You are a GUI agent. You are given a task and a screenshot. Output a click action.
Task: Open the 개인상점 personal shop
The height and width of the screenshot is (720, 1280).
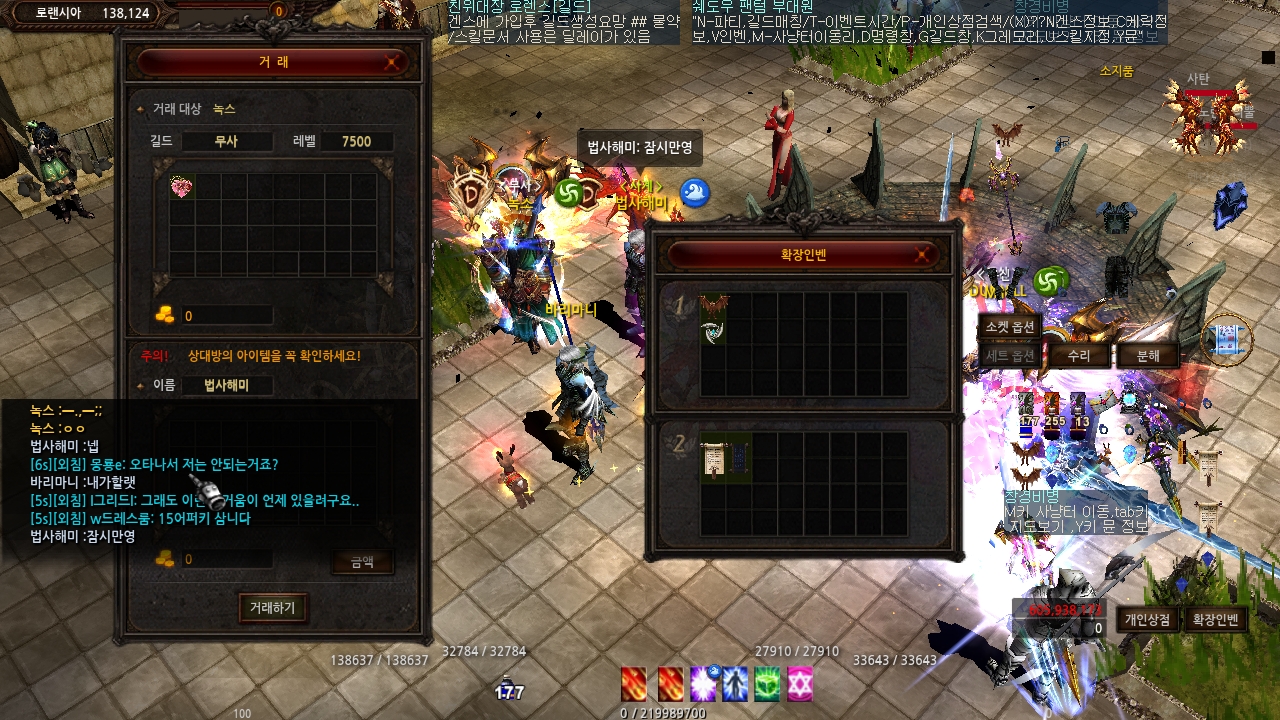click(x=1147, y=620)
